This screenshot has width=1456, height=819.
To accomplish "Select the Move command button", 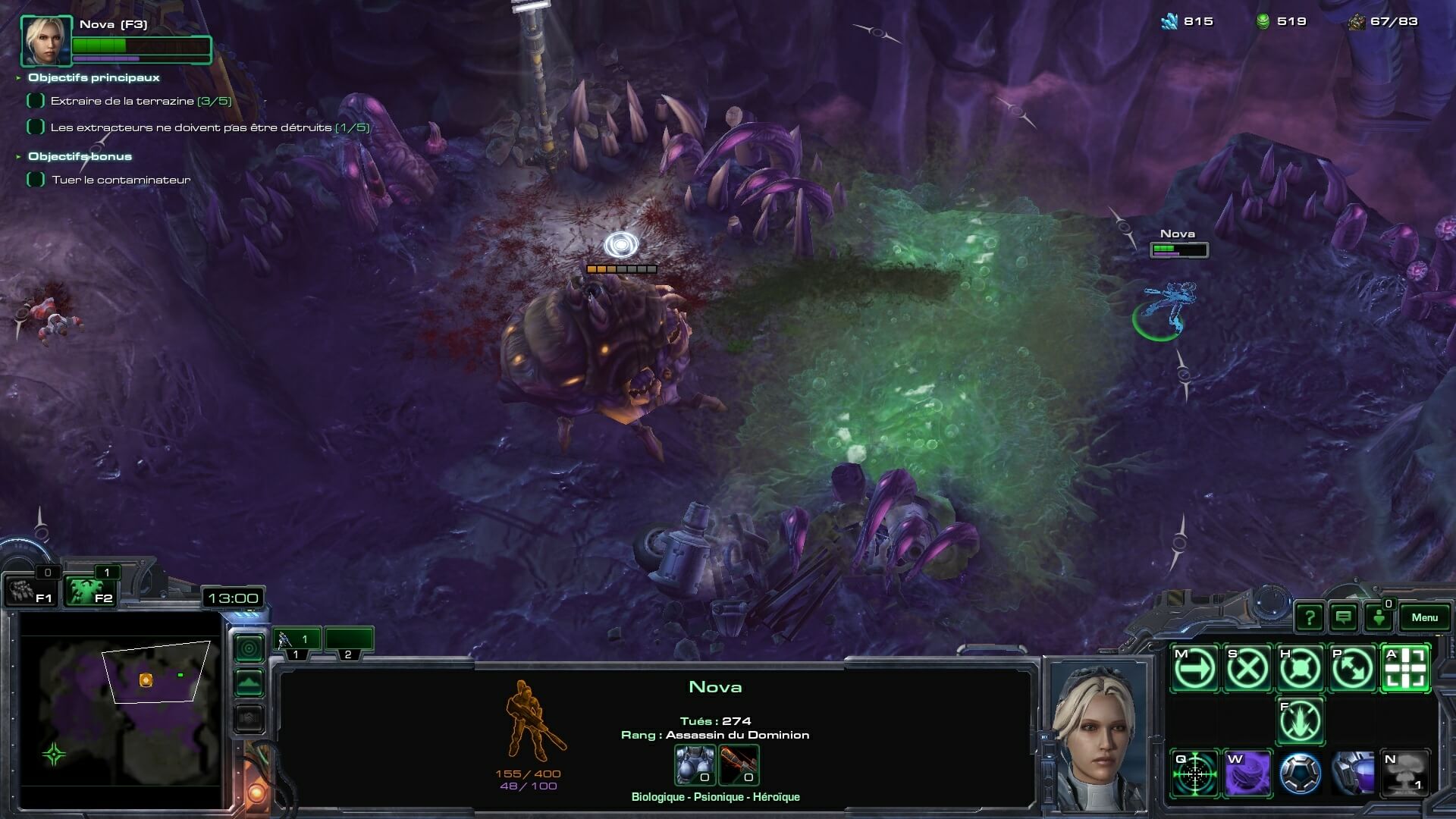I will click(1194, 669).
